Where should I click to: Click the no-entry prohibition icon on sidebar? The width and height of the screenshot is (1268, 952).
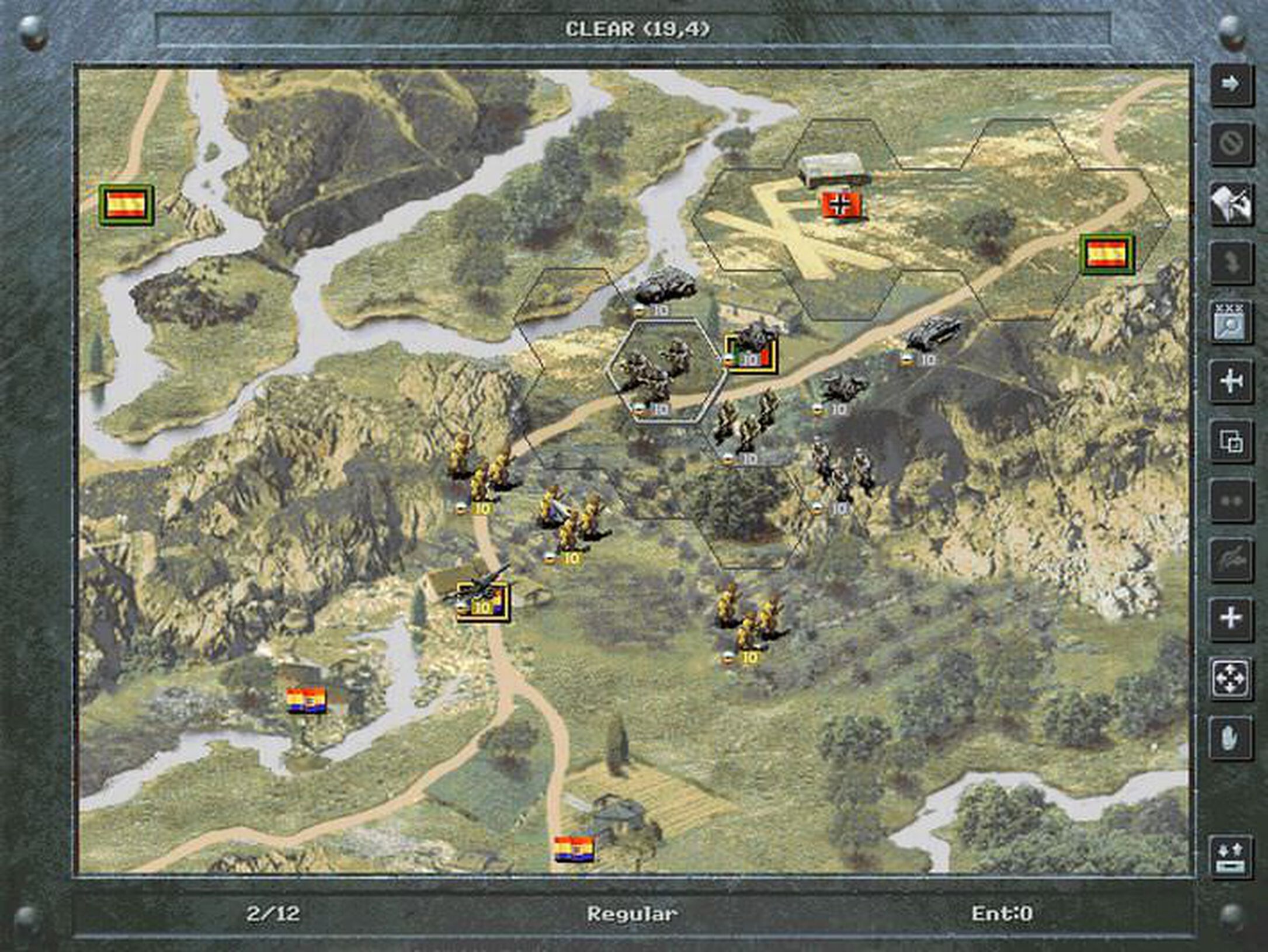1231,143
